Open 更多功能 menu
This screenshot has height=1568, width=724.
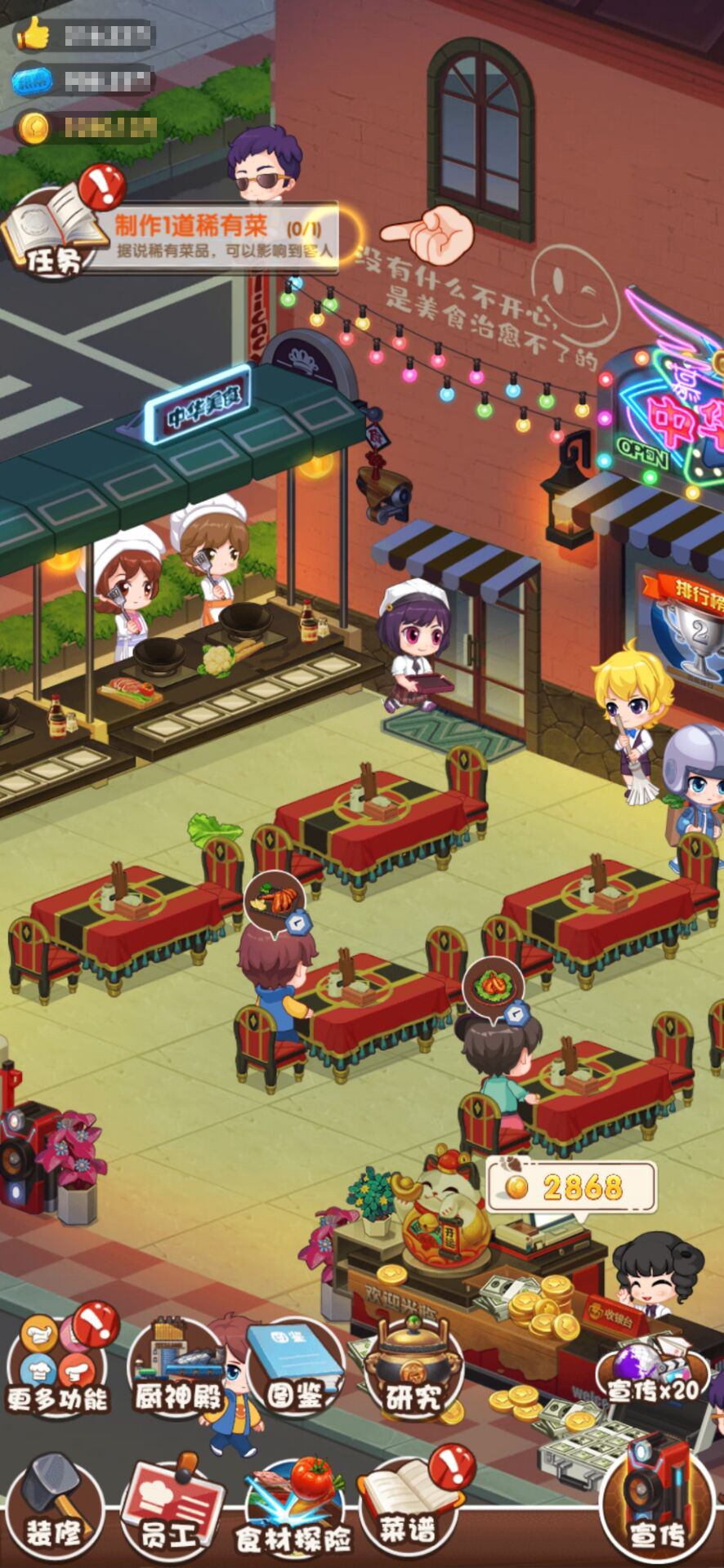57,1362
